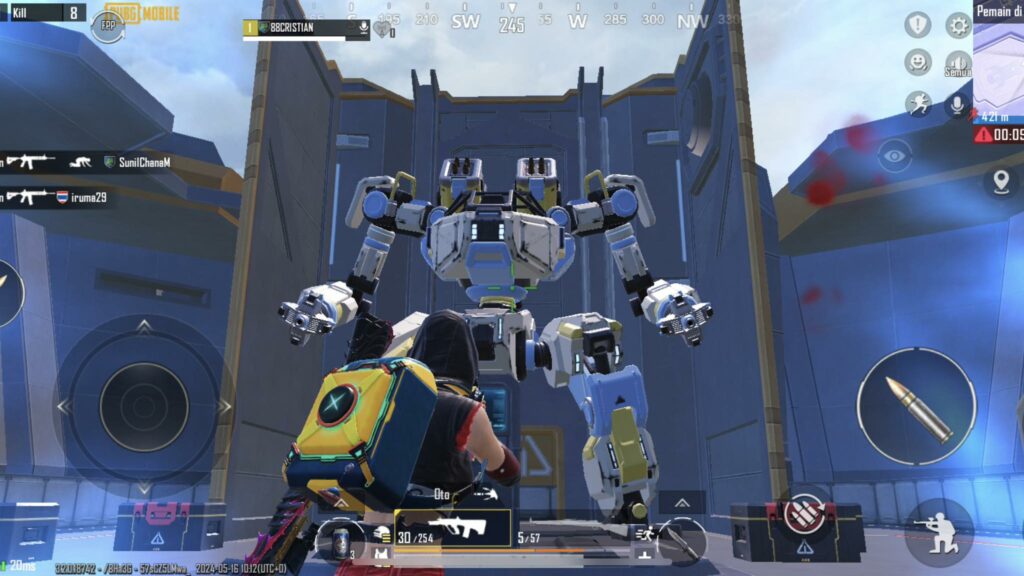This screenshot has height=576, width=1024.
Task: Select teammate 88CRISTIAN status bar
Action: 306,28
